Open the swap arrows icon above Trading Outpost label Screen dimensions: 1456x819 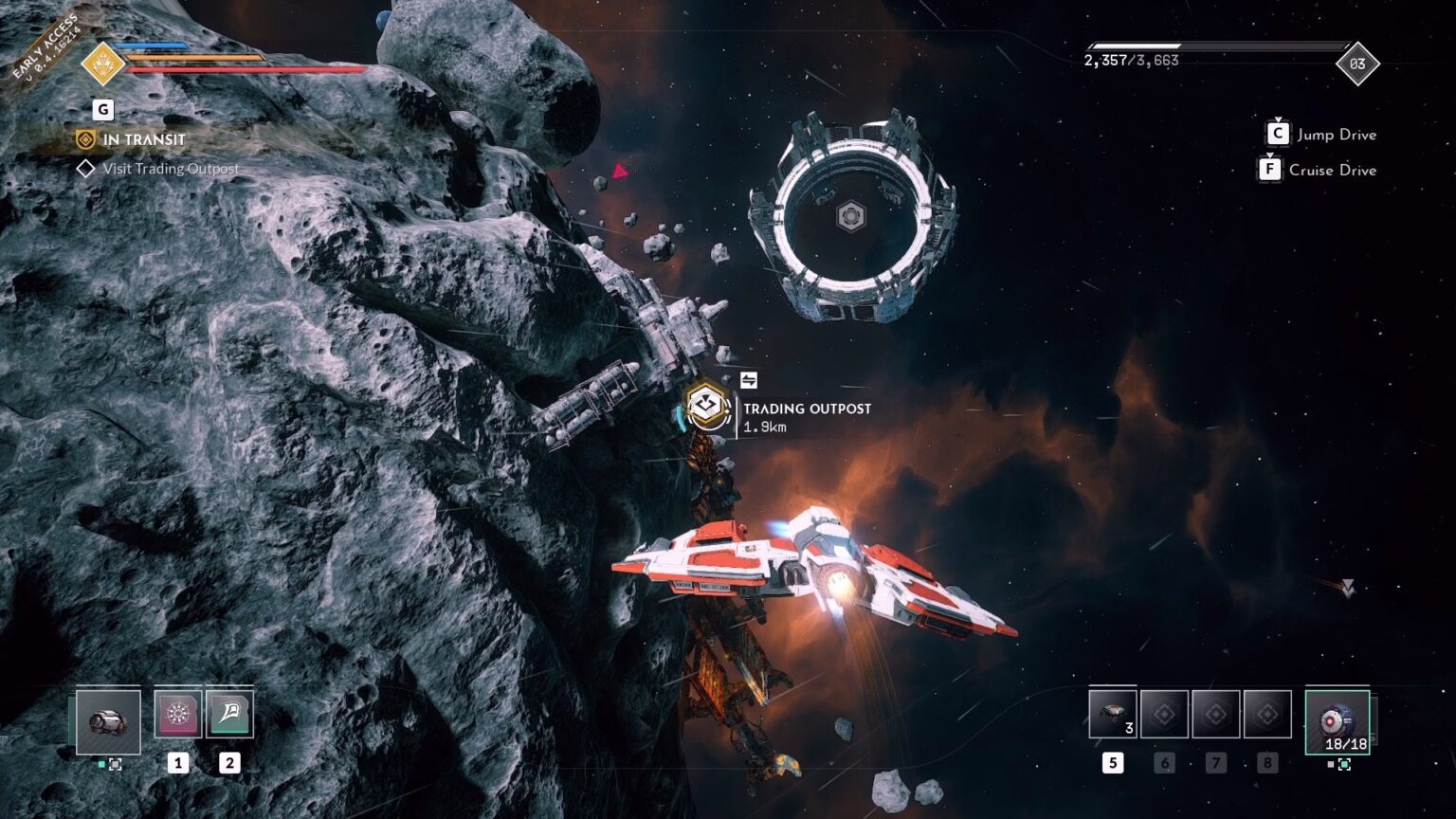(748, 378)
